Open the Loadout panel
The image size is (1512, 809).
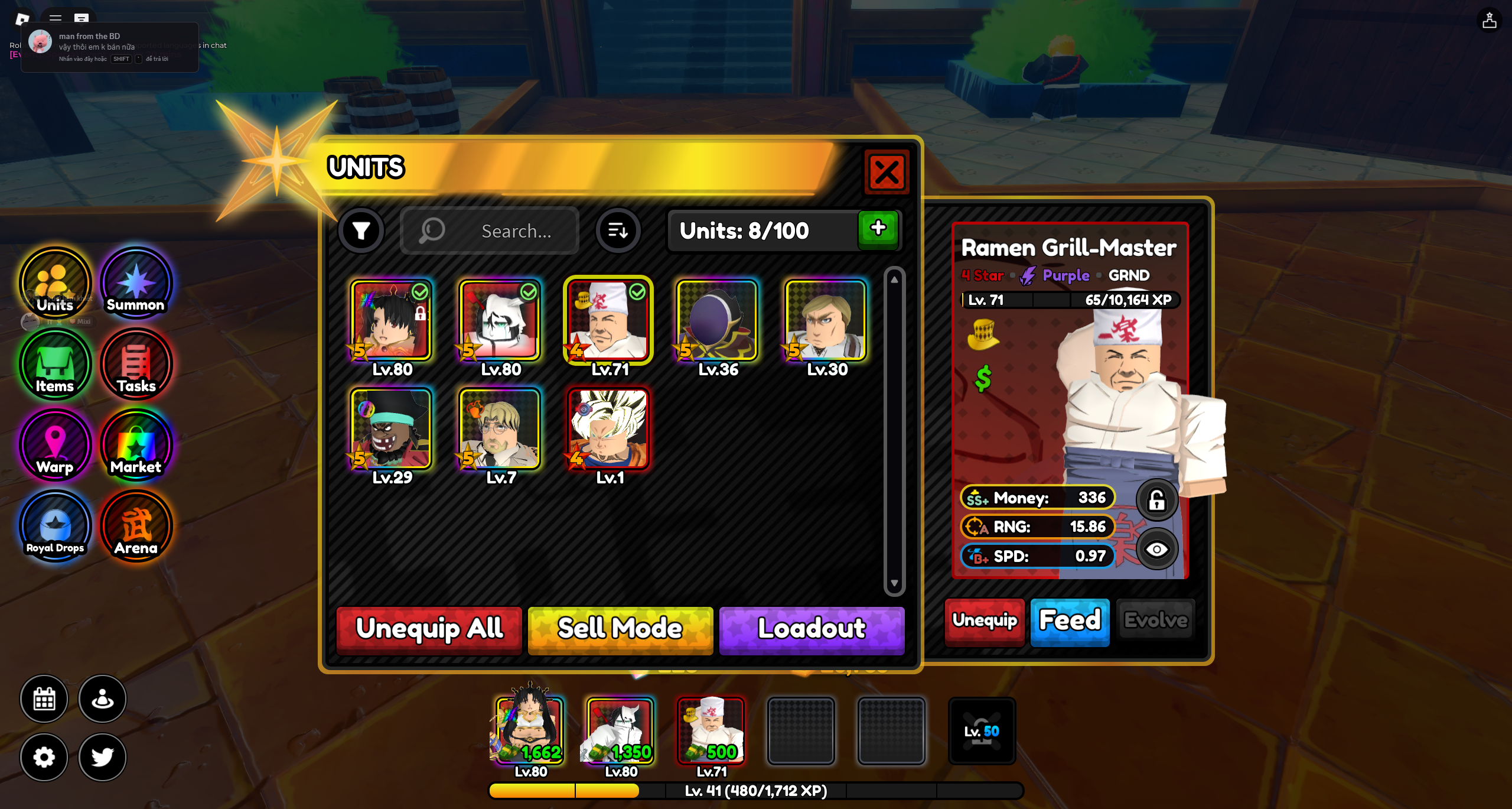point(812,629)
